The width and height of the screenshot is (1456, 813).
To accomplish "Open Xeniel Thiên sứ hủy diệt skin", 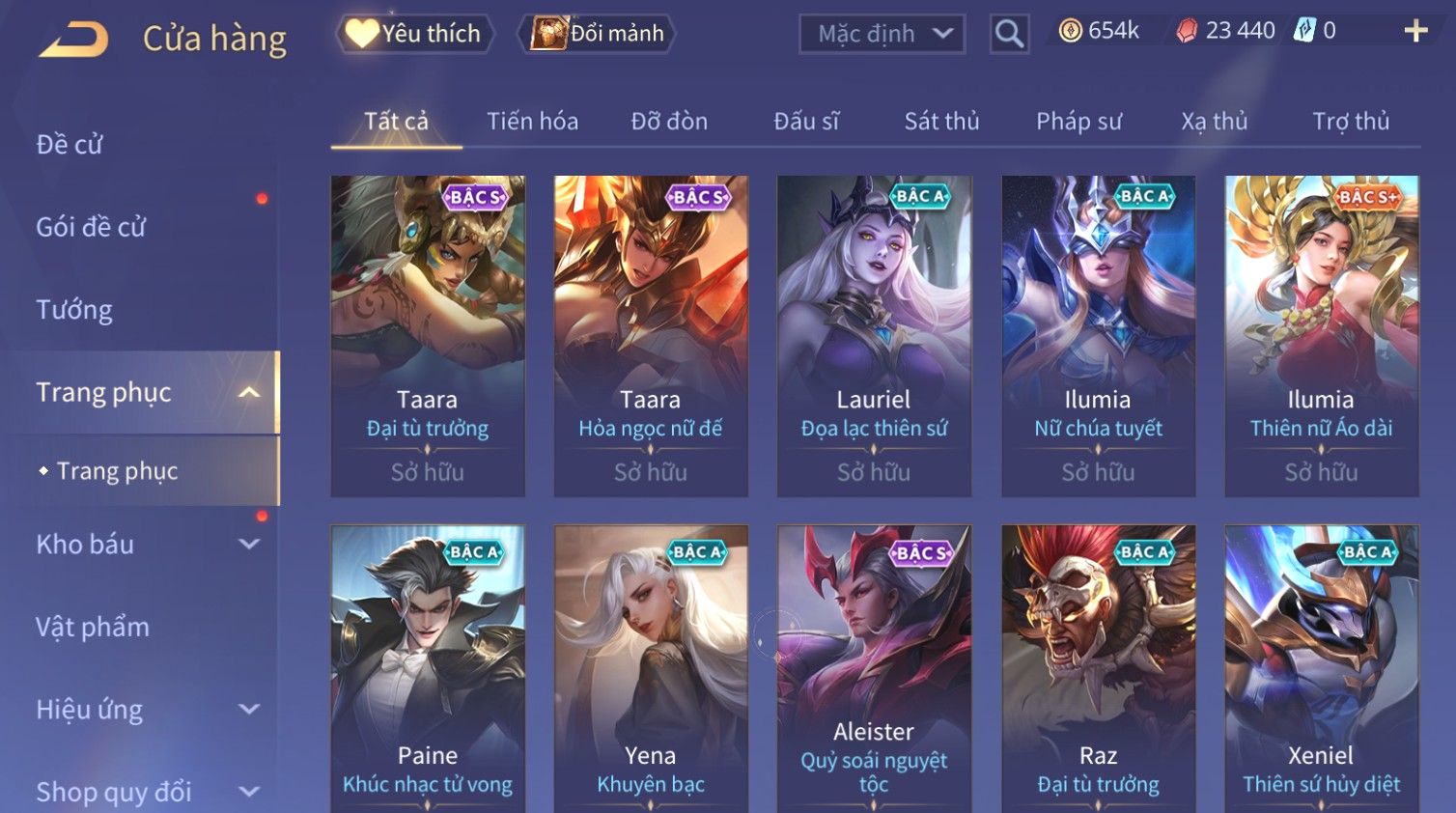I will (1321, 666).
